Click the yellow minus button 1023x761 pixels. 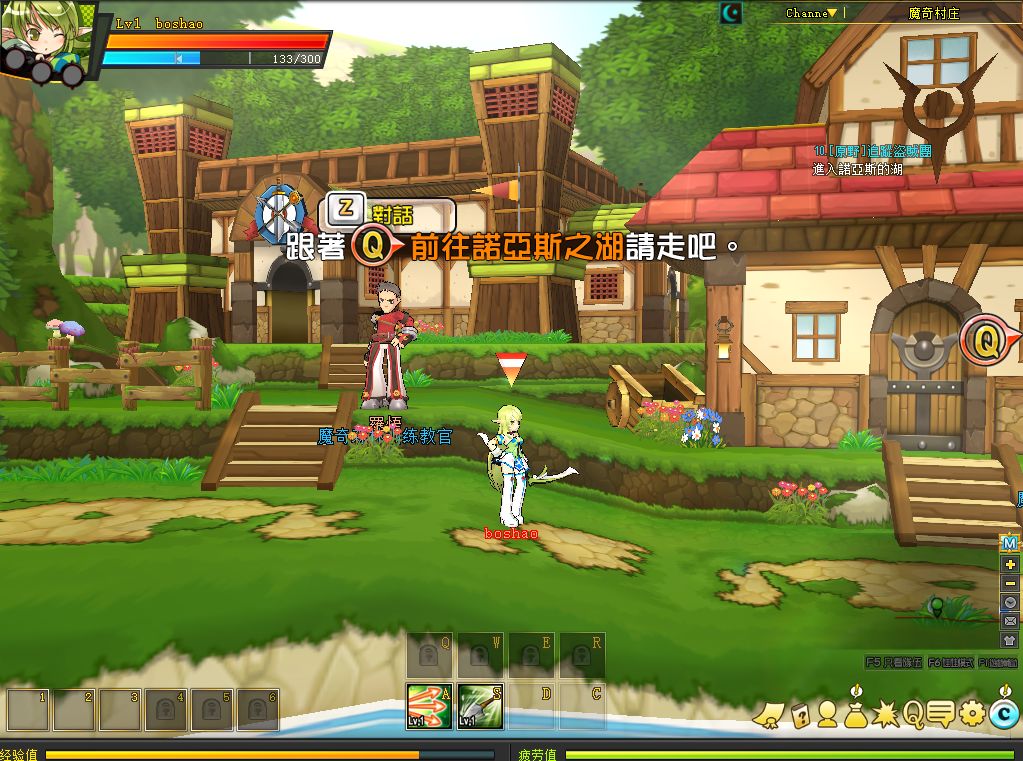(1010, 584)
